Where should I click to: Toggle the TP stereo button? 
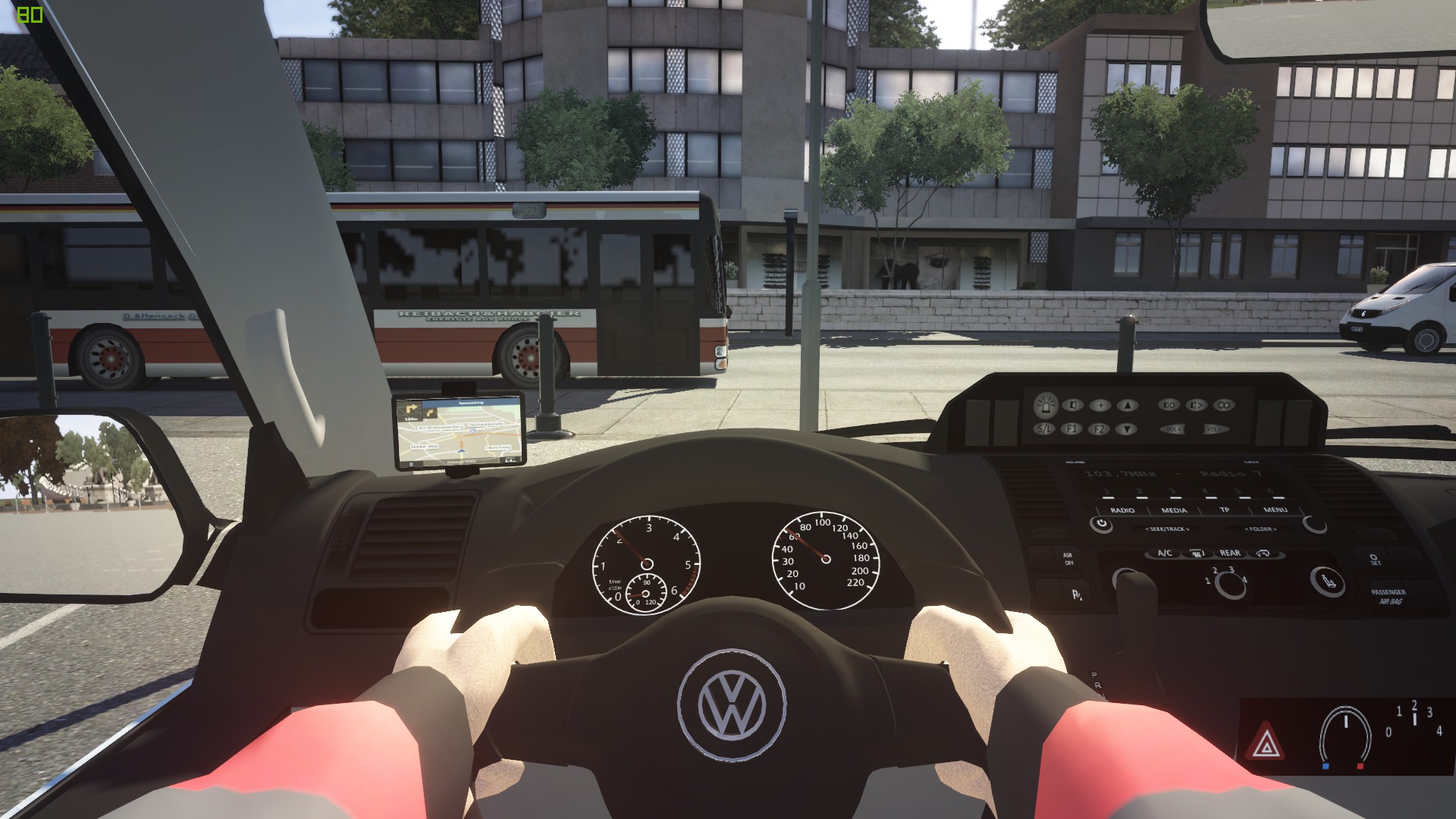coord(1224,510)
